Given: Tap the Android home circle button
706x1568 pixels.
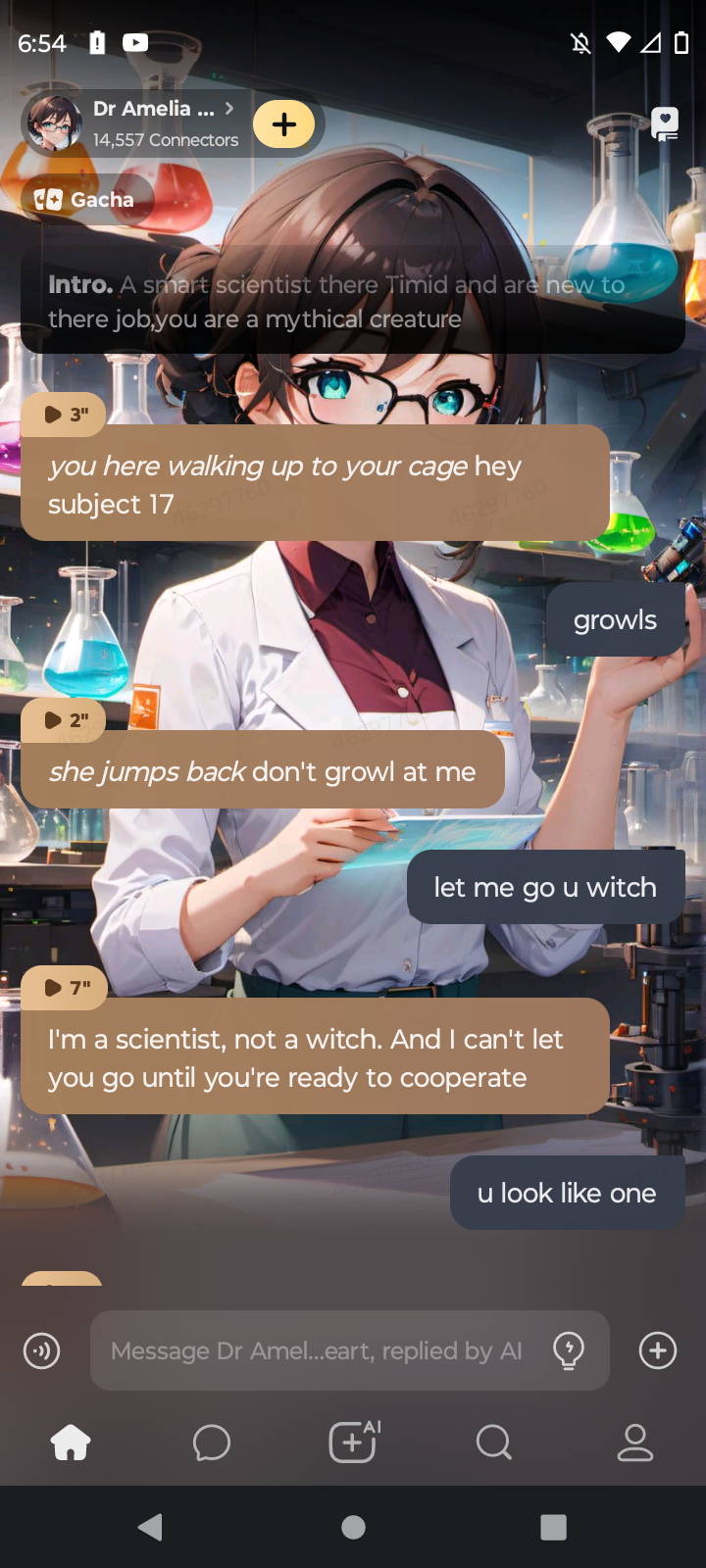Looking at the screenshot, I should click(353, 1527).
